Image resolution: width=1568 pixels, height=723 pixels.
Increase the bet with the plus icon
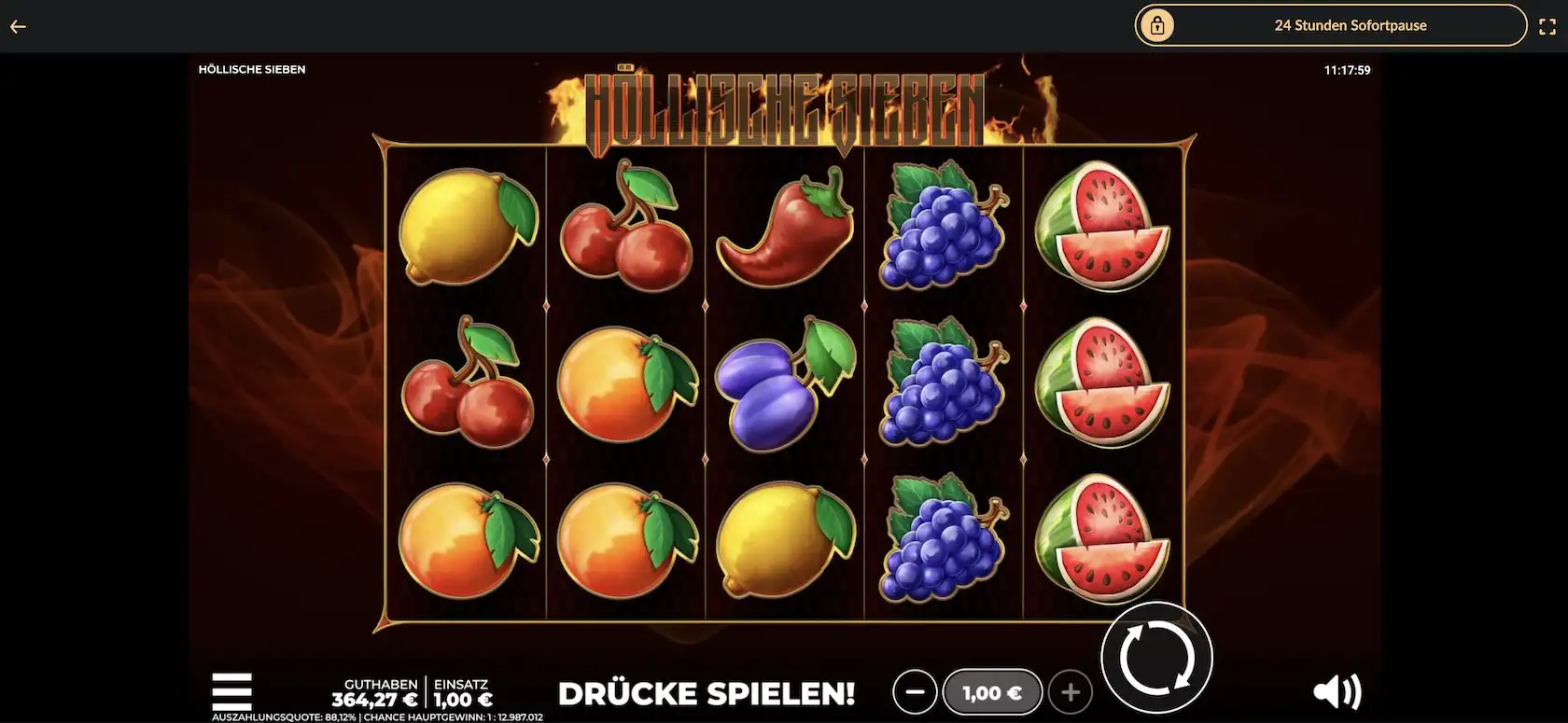(1071, 691)
